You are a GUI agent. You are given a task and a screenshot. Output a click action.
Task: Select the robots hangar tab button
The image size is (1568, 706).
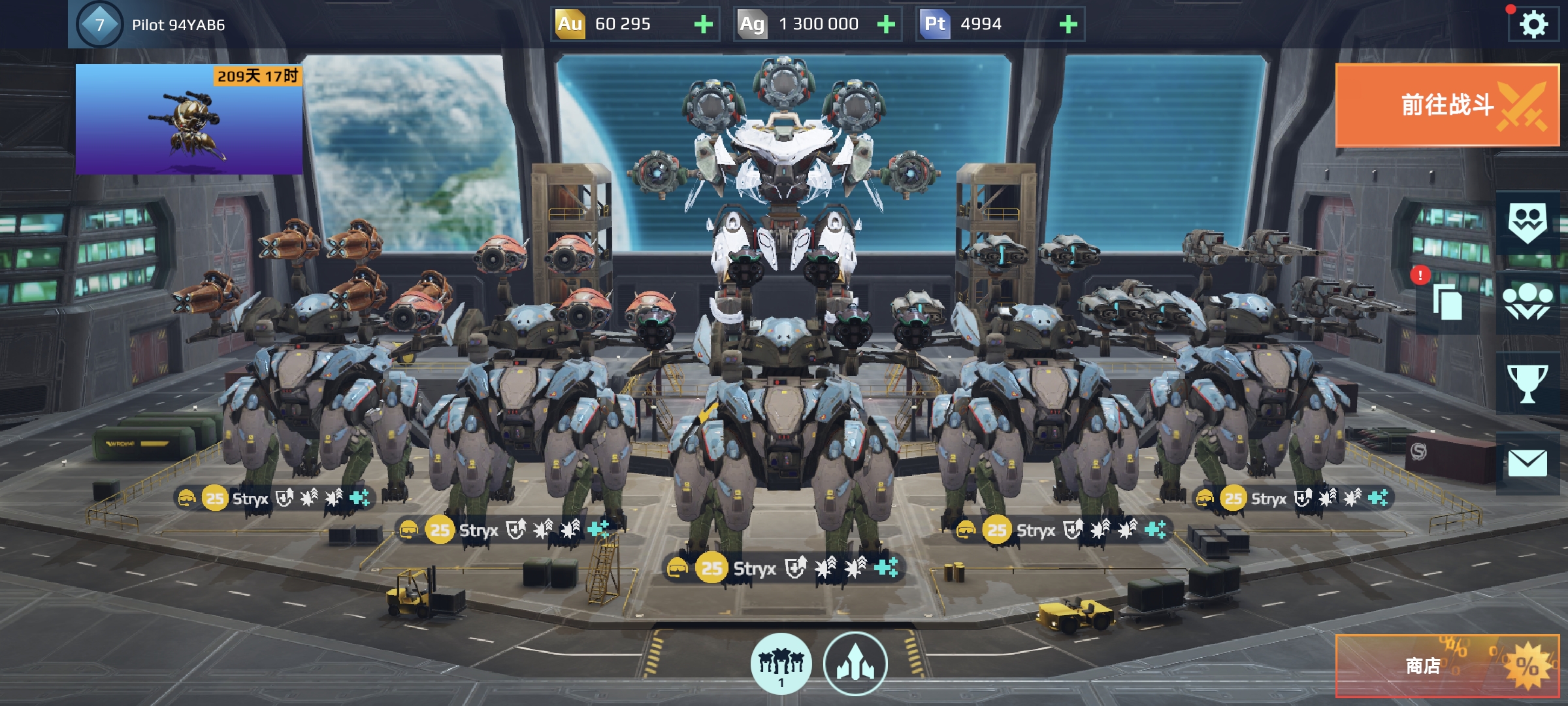tap(781, 664)
